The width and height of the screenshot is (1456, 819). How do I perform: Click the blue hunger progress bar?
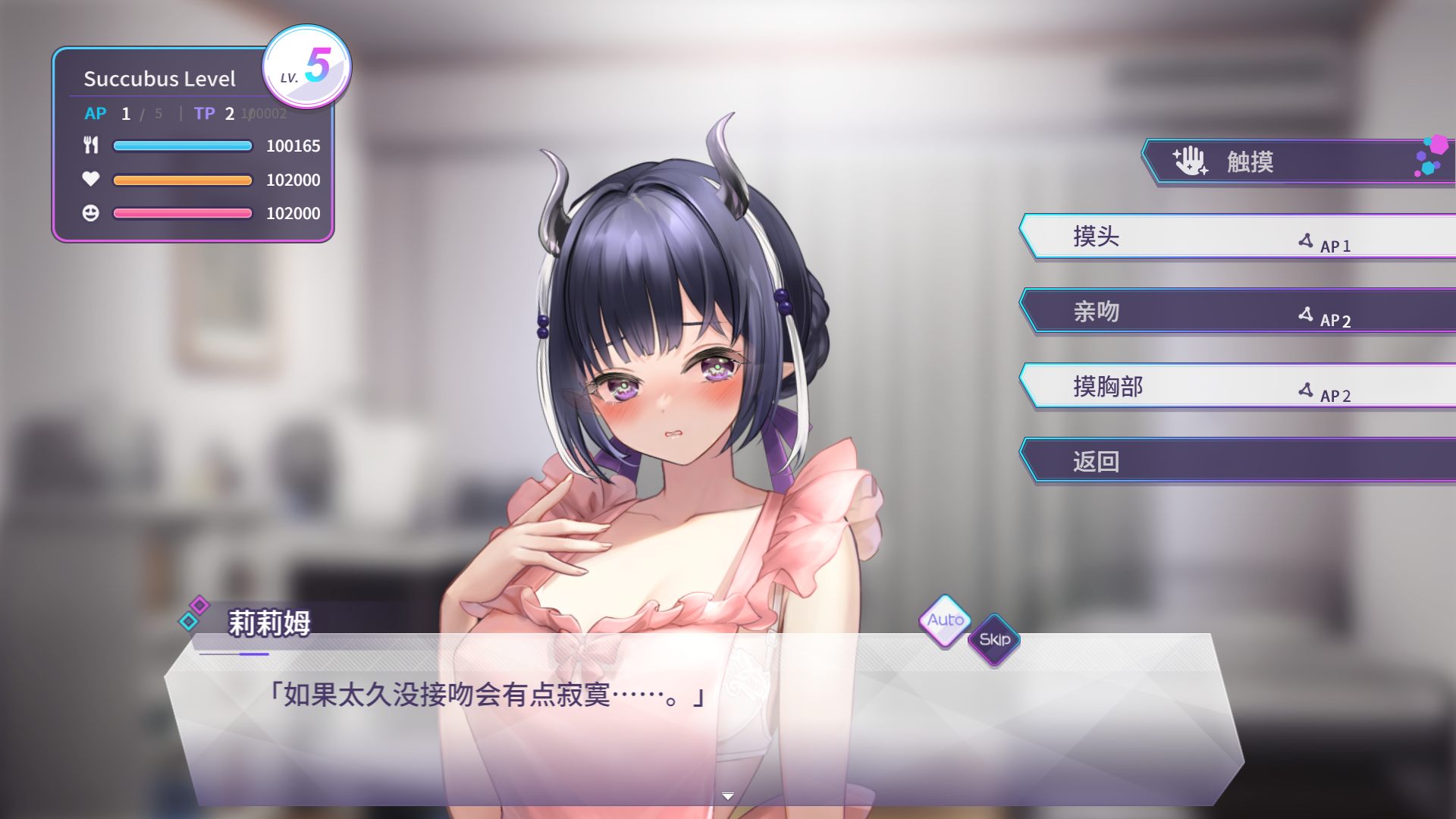pos(182,146)
